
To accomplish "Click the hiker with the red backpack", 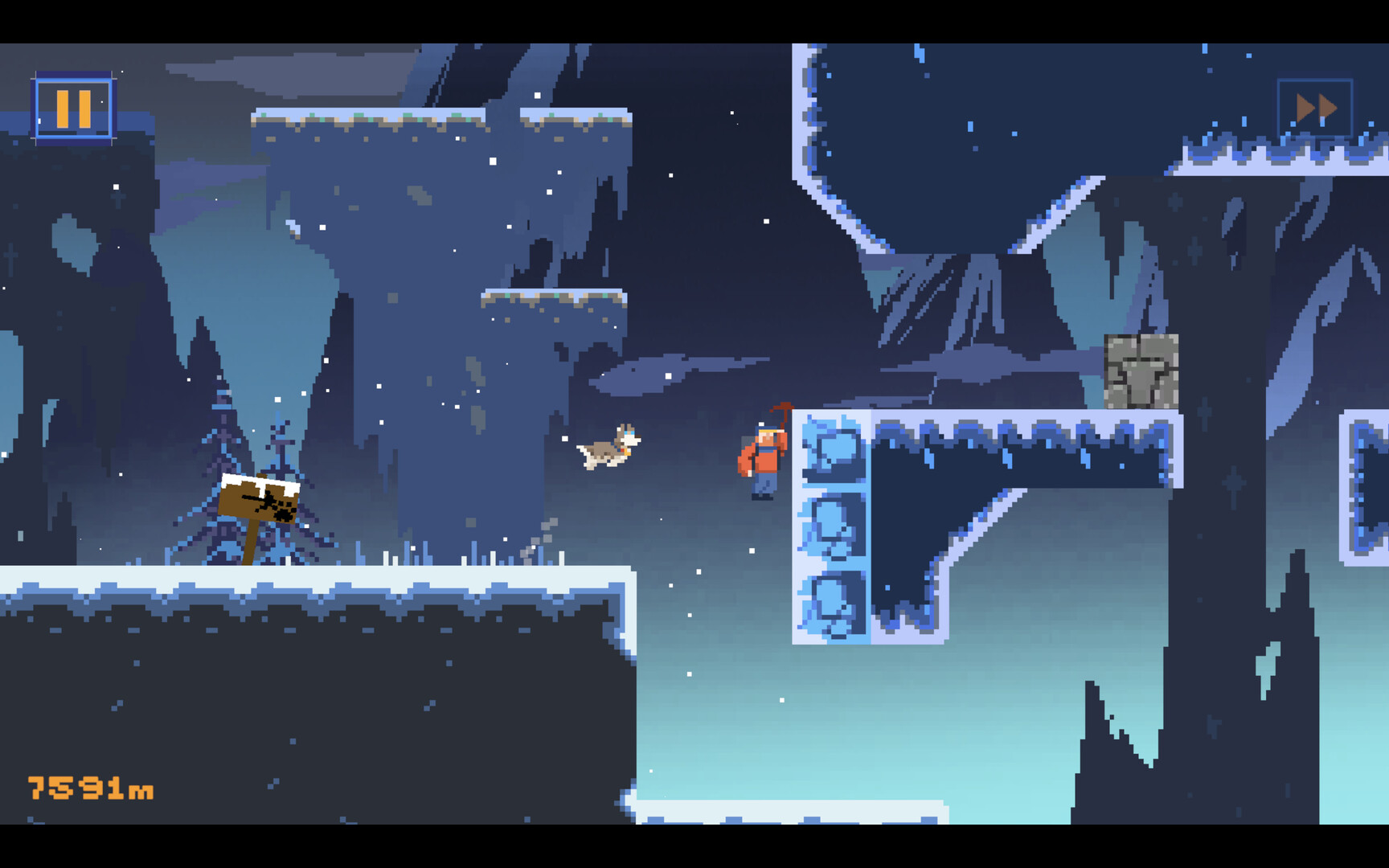I will click(762, 458).
